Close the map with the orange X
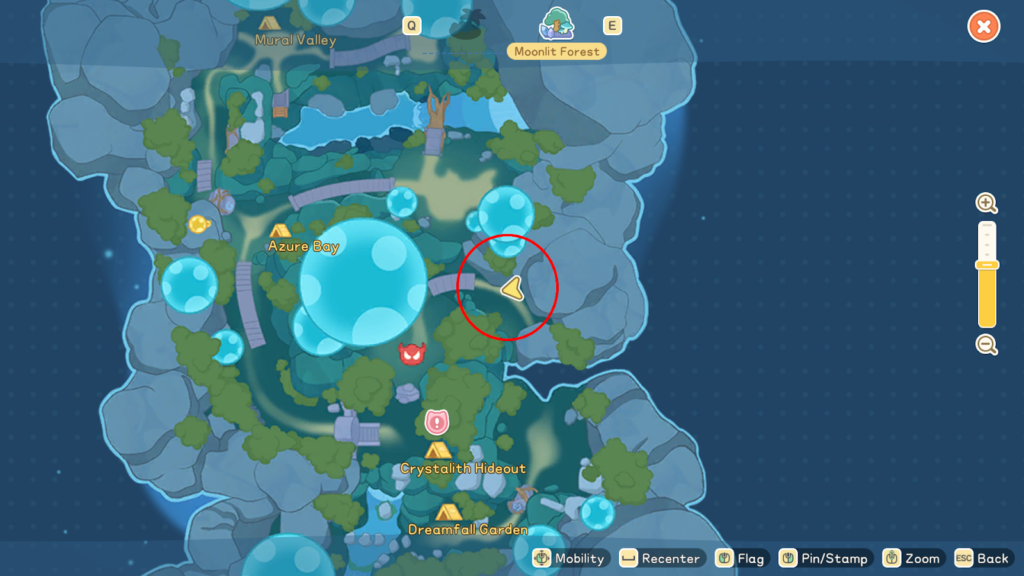1024x576 pixels. [x=984, y=27]
